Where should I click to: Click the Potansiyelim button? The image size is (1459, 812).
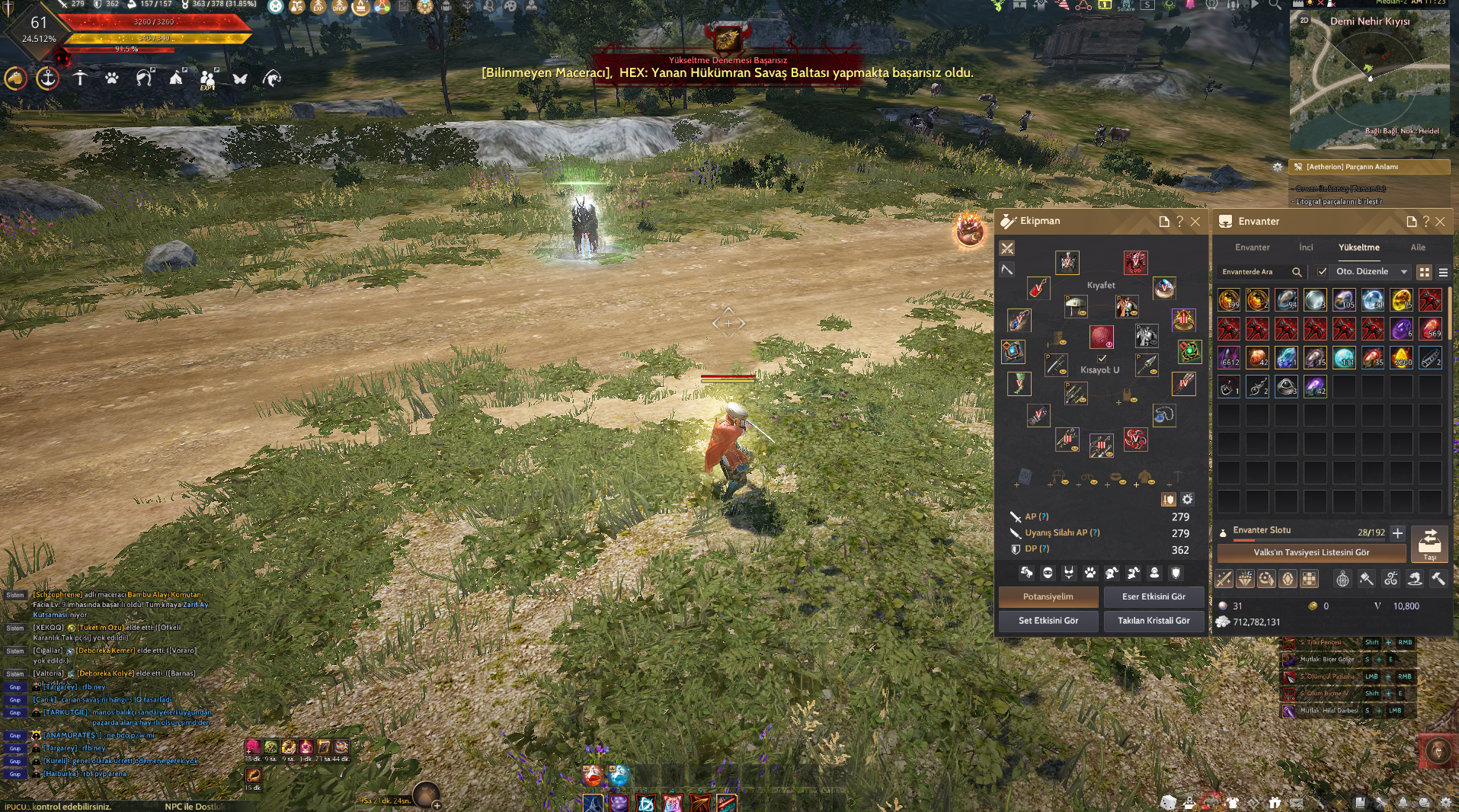point(1048,597)
